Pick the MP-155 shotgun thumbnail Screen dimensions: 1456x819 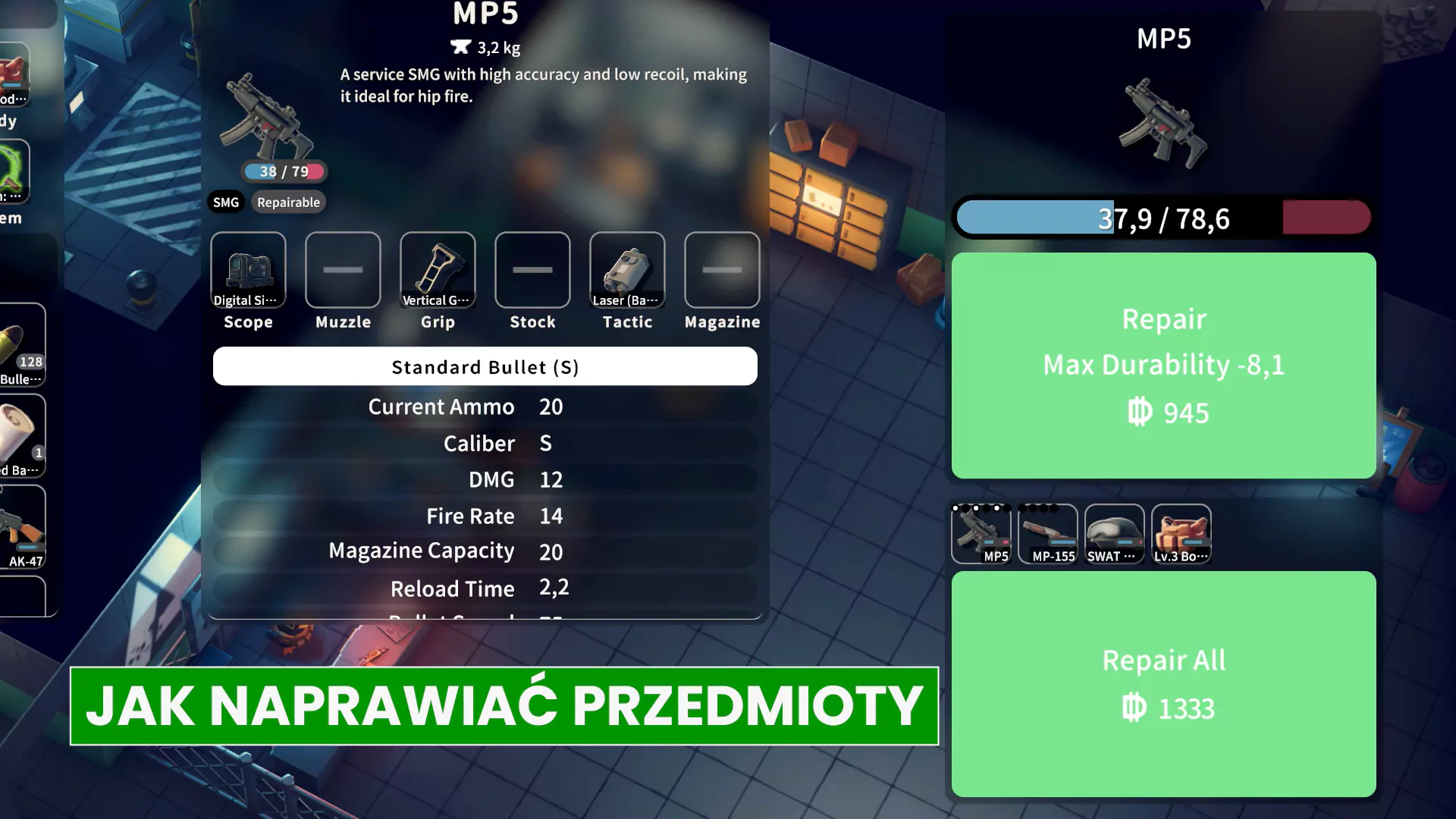1048,534
